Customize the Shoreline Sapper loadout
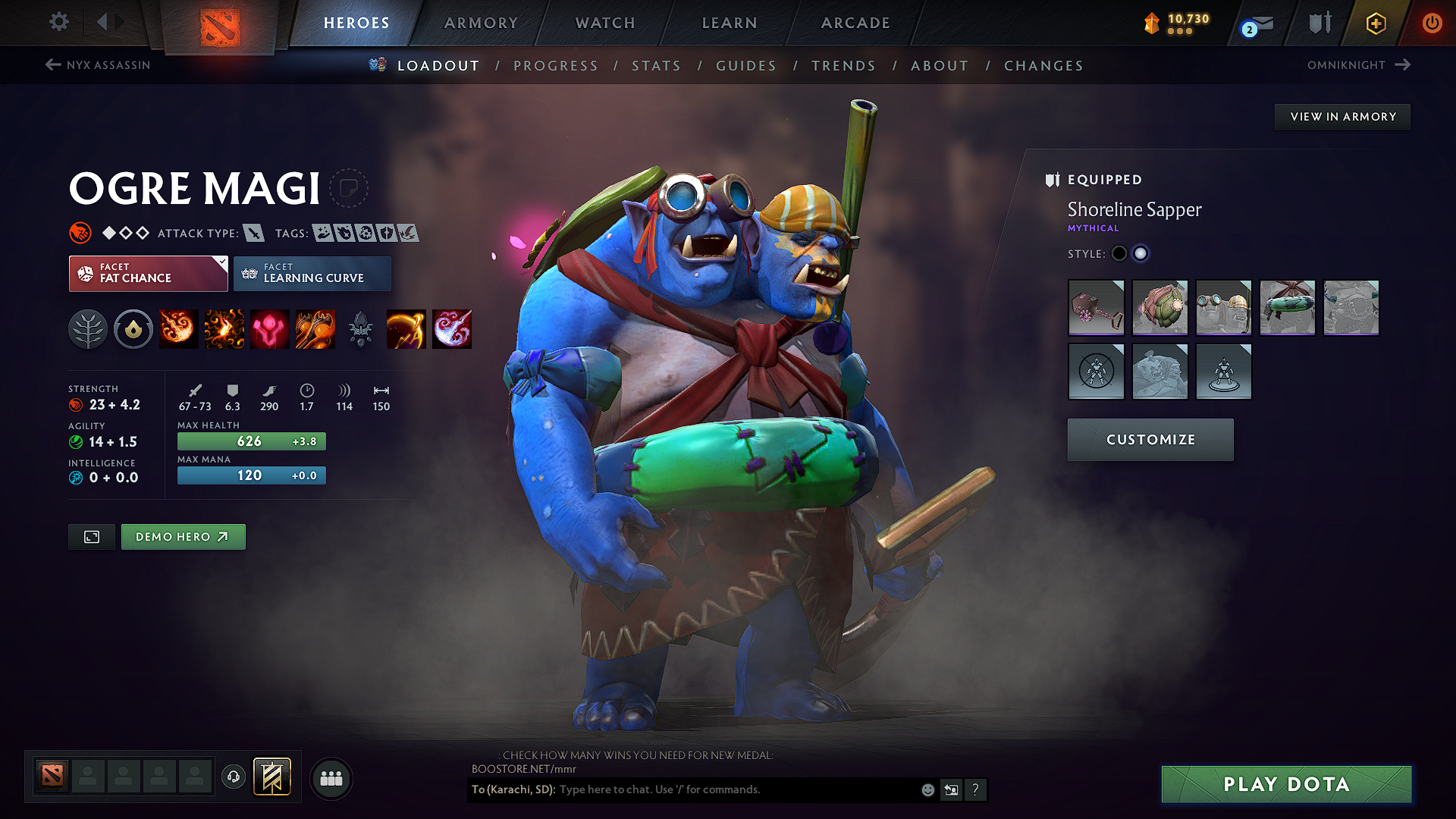This screenshot has height=819, width=1456. (1150, 440)
